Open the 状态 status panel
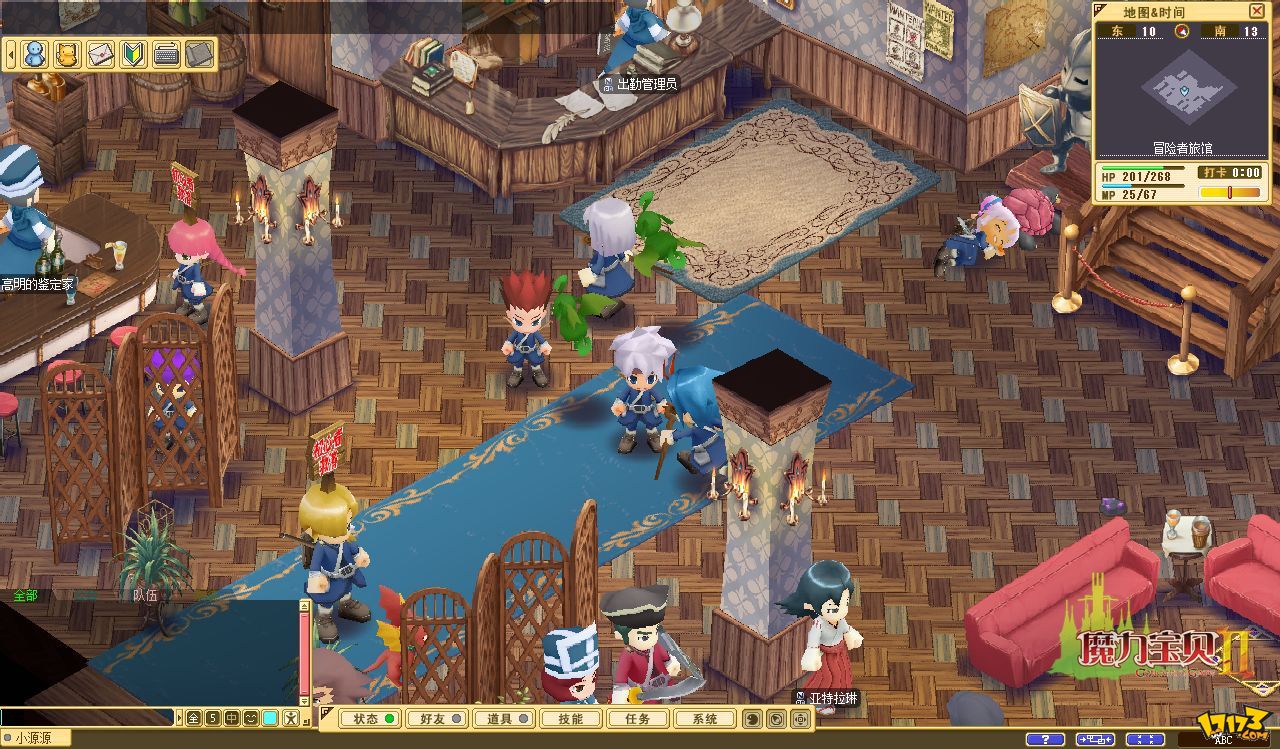 point(369,718)
